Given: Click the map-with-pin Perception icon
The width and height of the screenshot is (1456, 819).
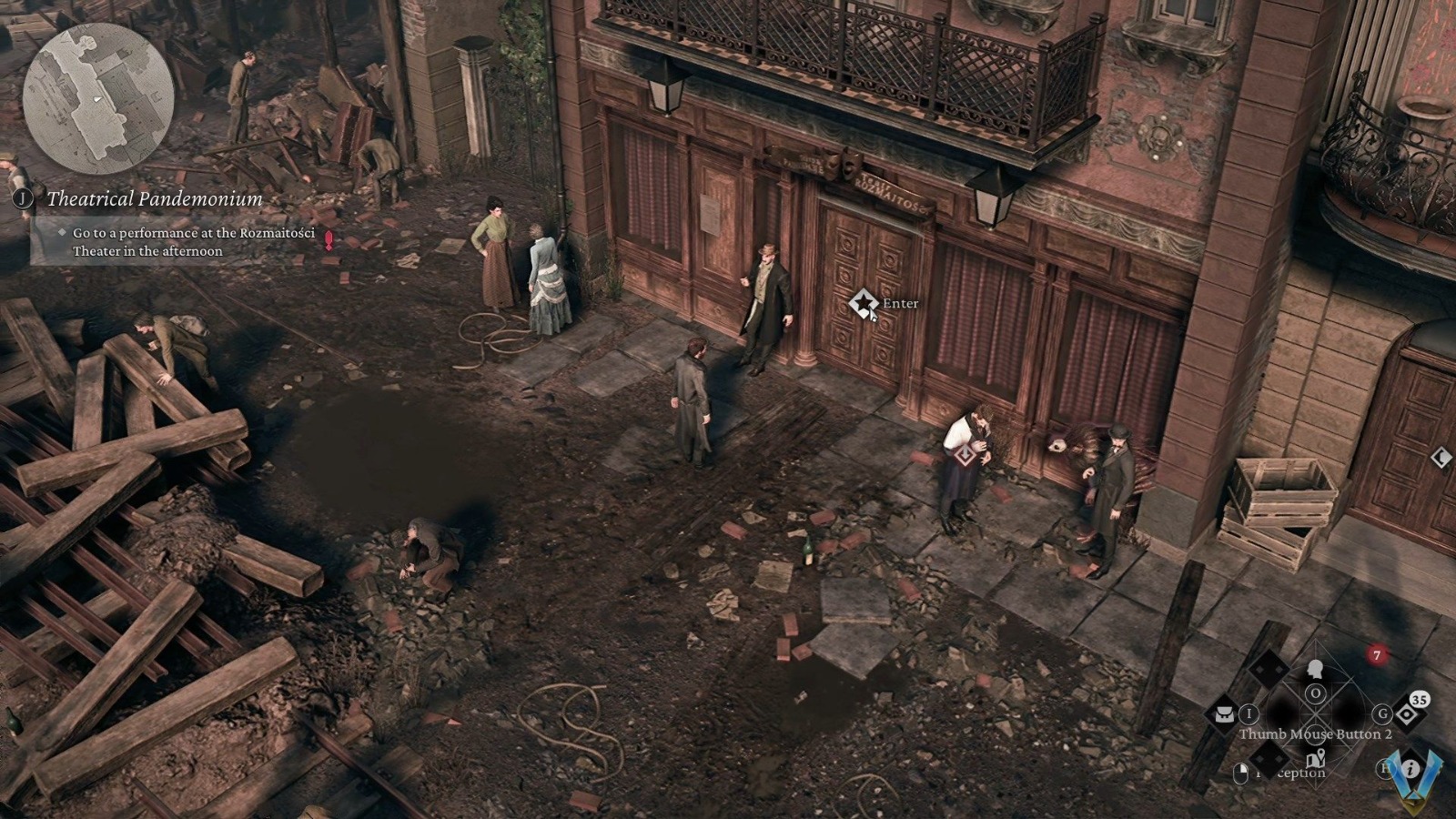Looking at the screenshot, I should tap(1317, 760).
